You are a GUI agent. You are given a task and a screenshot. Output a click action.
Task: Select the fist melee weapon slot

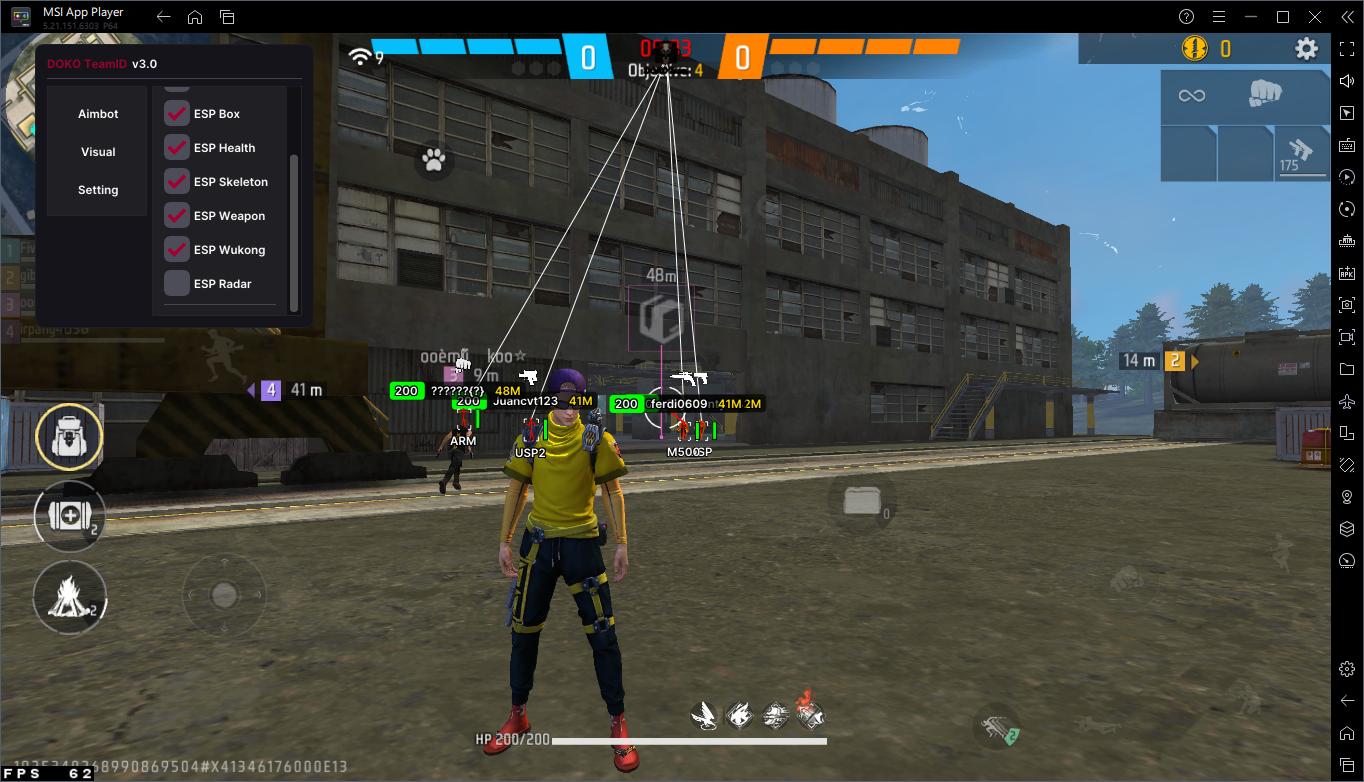pyautogui.click(x=1265, y=95)
